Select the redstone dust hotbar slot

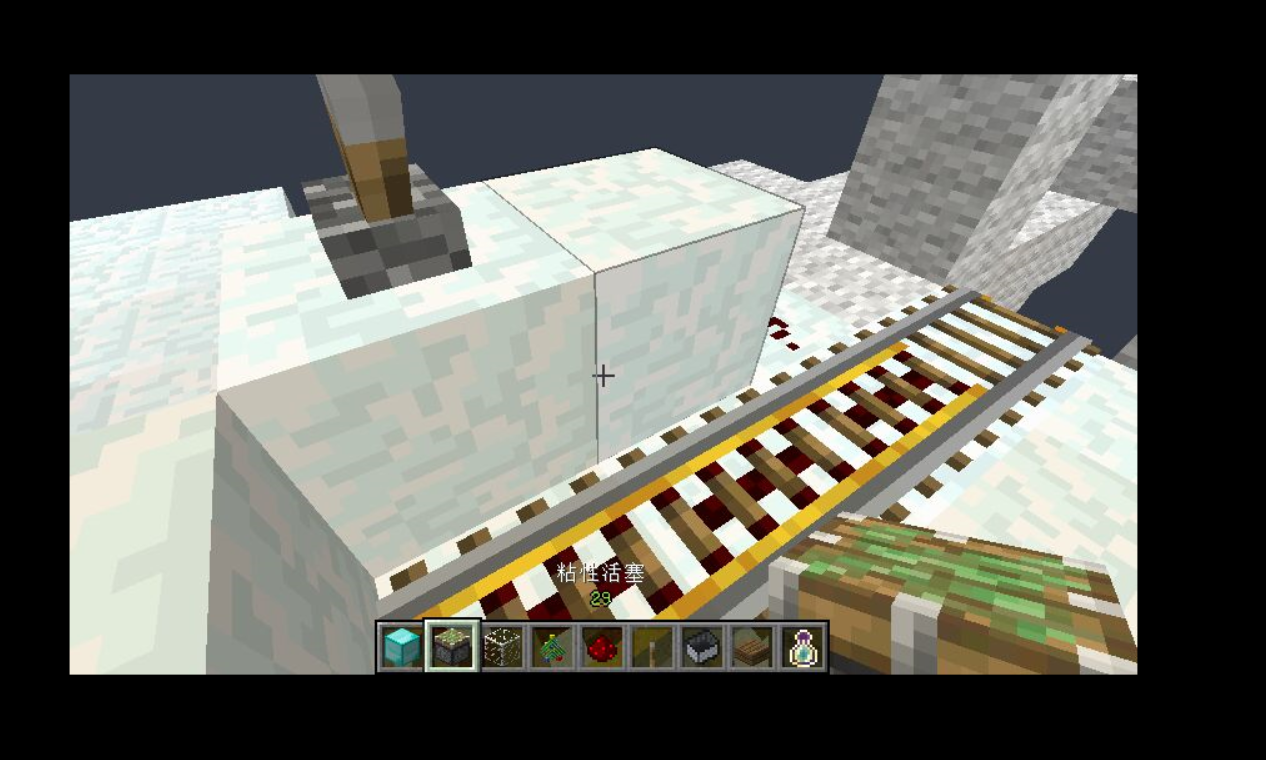click(x=602, y=647)
